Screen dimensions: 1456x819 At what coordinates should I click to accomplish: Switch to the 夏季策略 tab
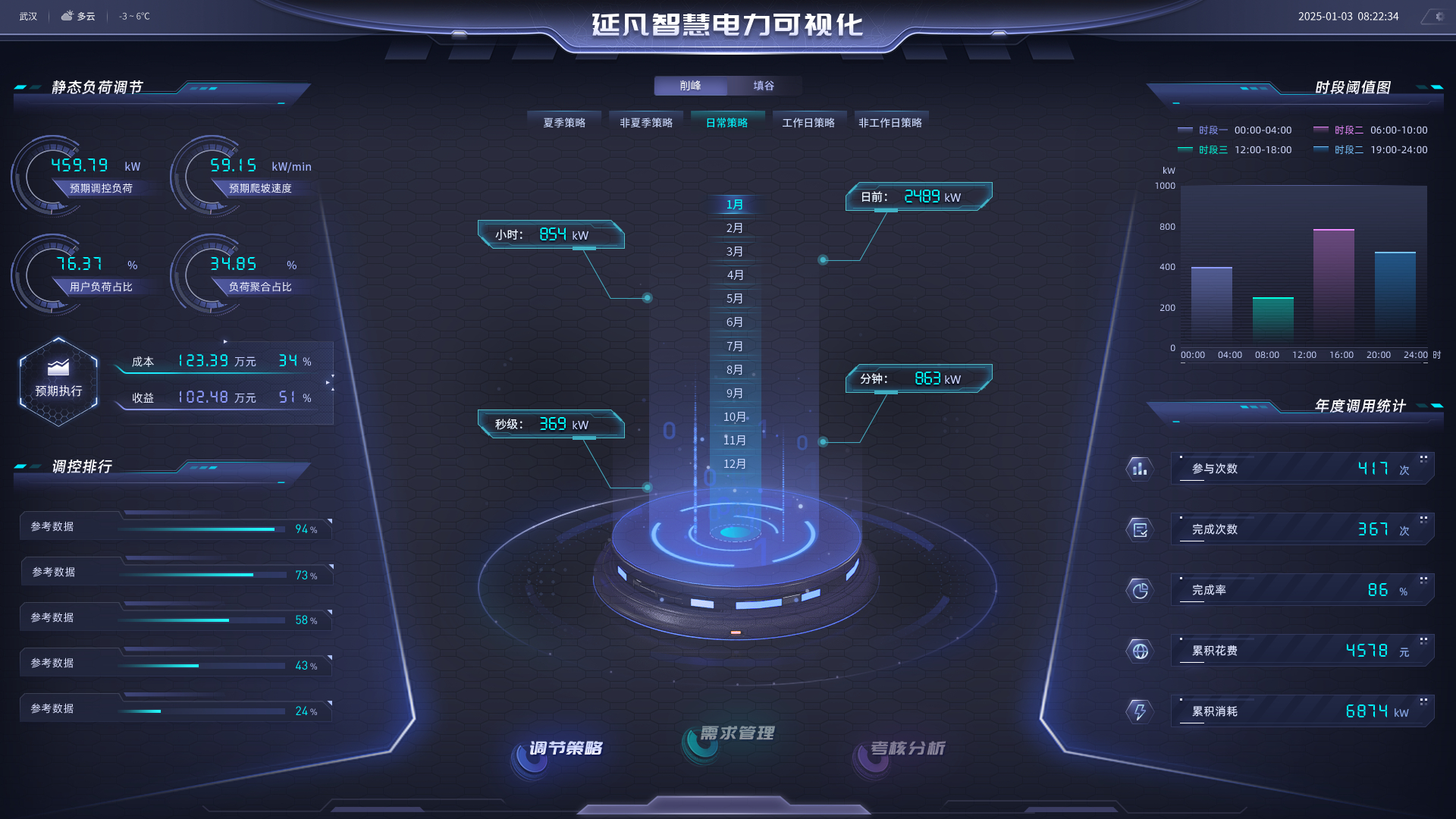pos(564,121)
